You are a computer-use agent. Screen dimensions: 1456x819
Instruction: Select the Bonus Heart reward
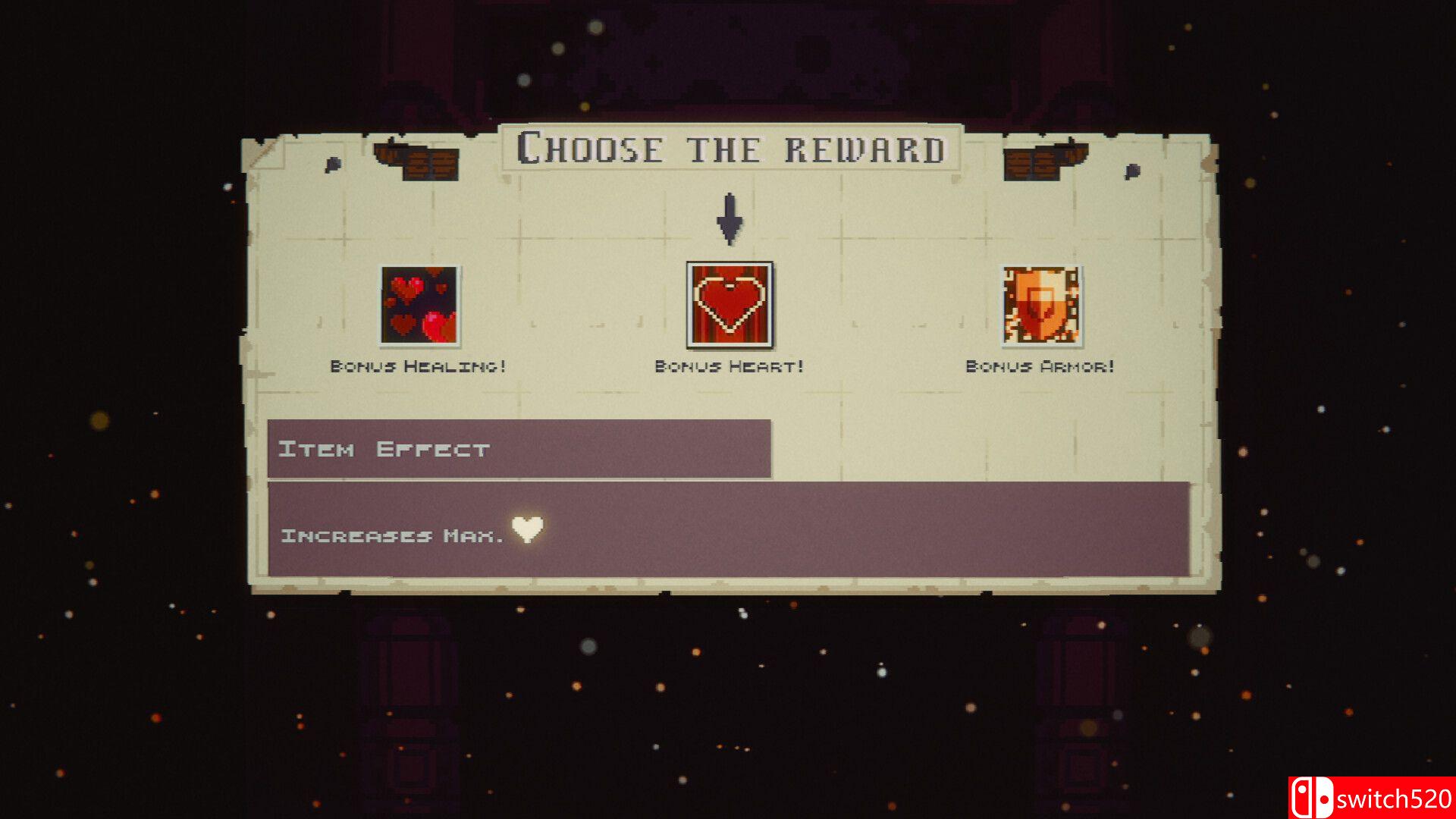coord(730,305)
